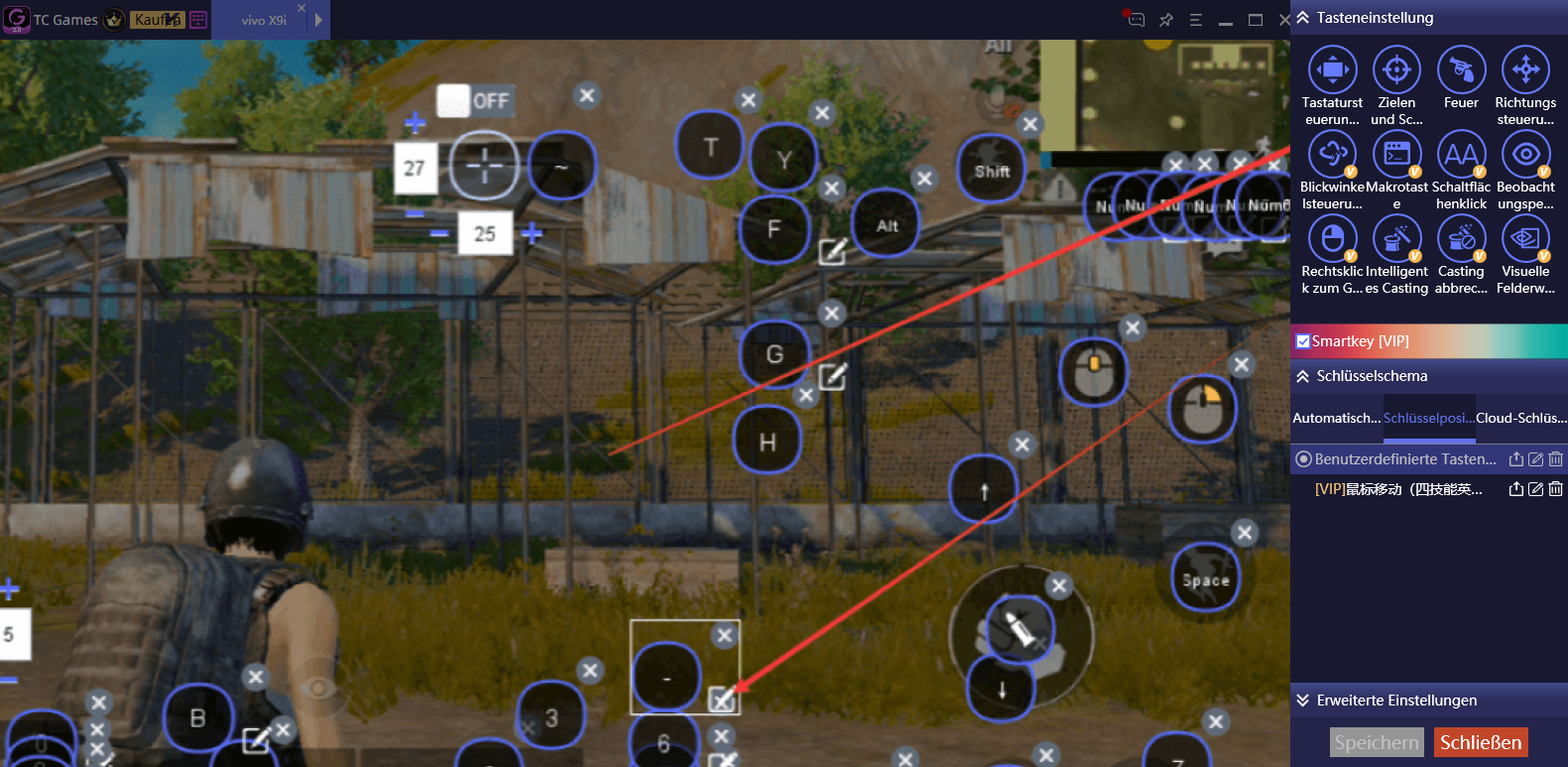Collapse the Schlüsselschema section

click(x=1302, y=376)
